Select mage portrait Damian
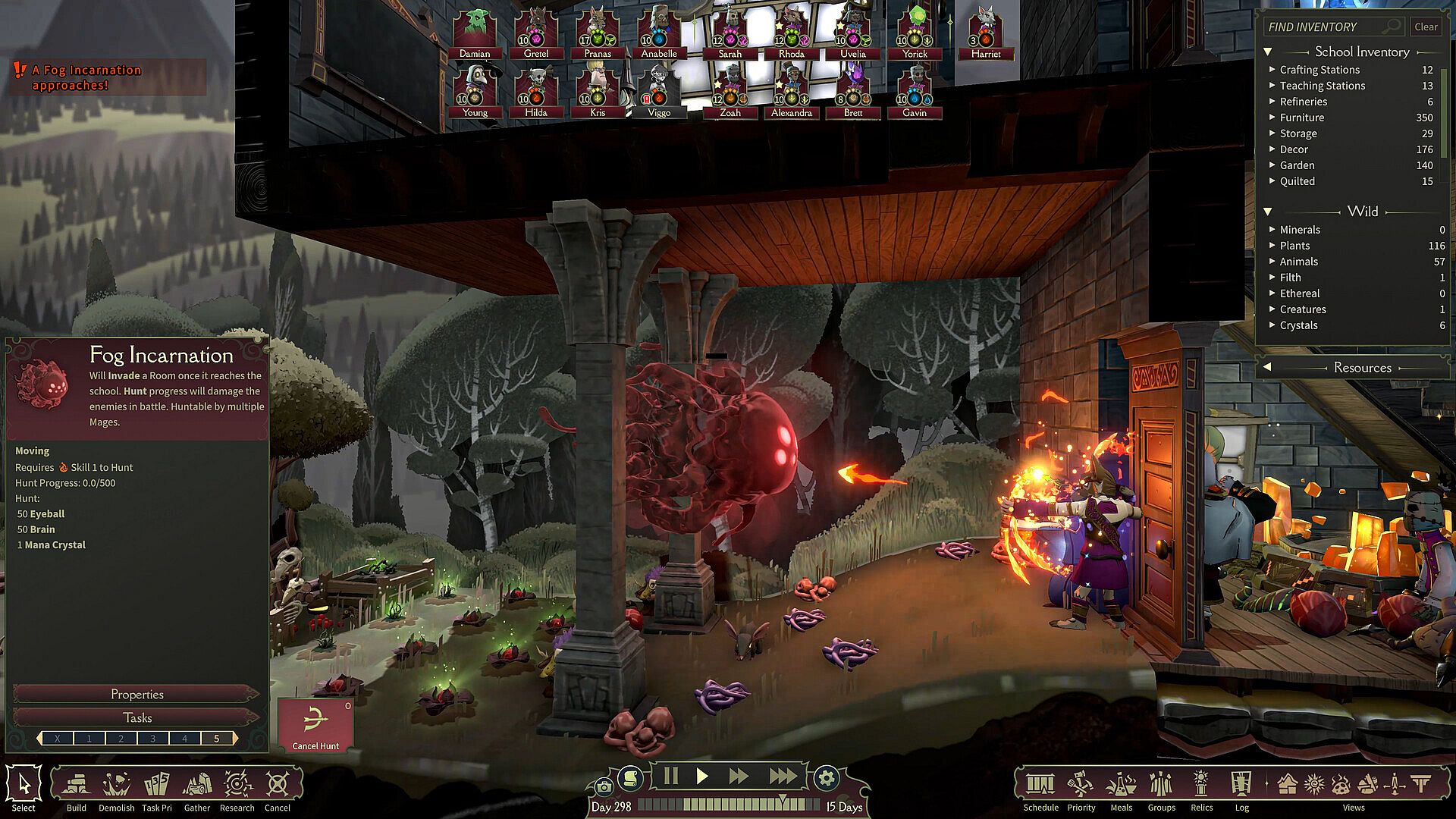The image size is (1456, 819). click(x=475, y=34)
